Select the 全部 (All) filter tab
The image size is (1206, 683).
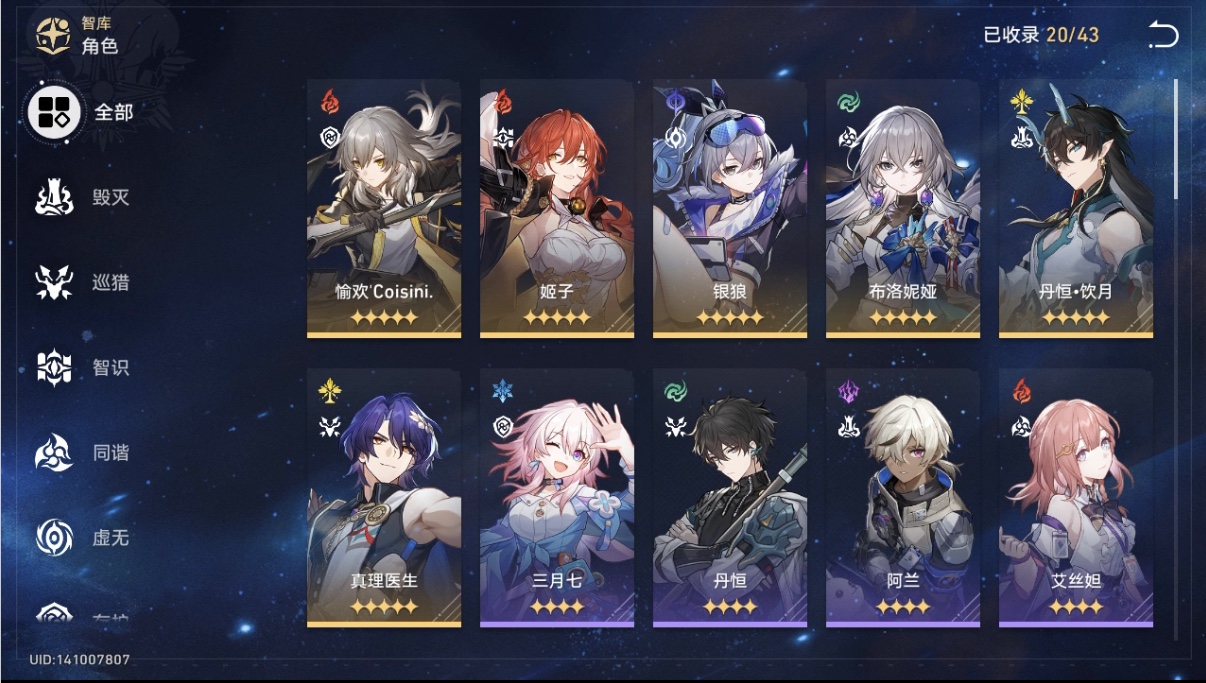coord(82,112)
